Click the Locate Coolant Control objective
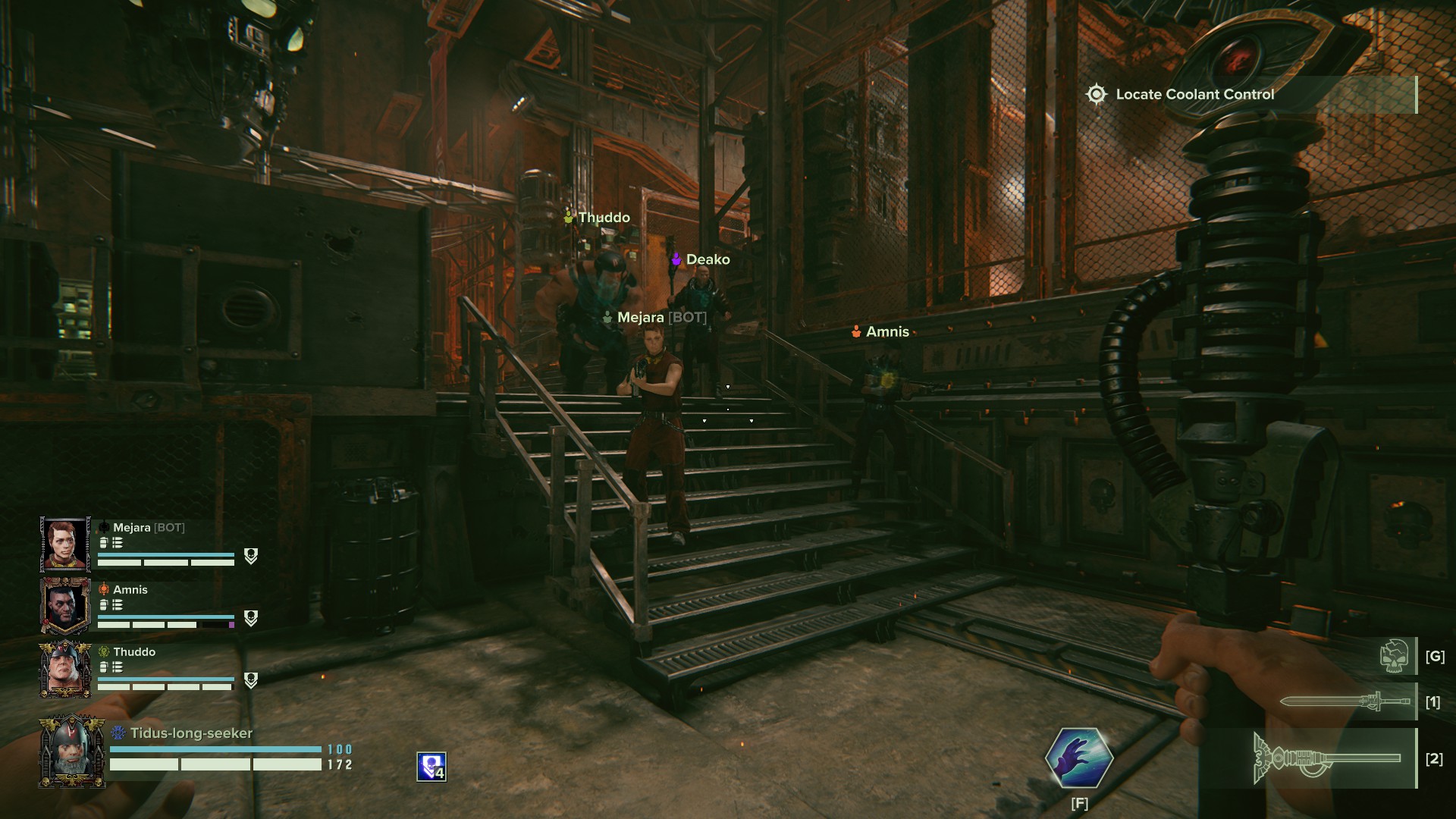Viewport: 1456px width, 819px height. pyautogui.click(x=1194, y=95)
